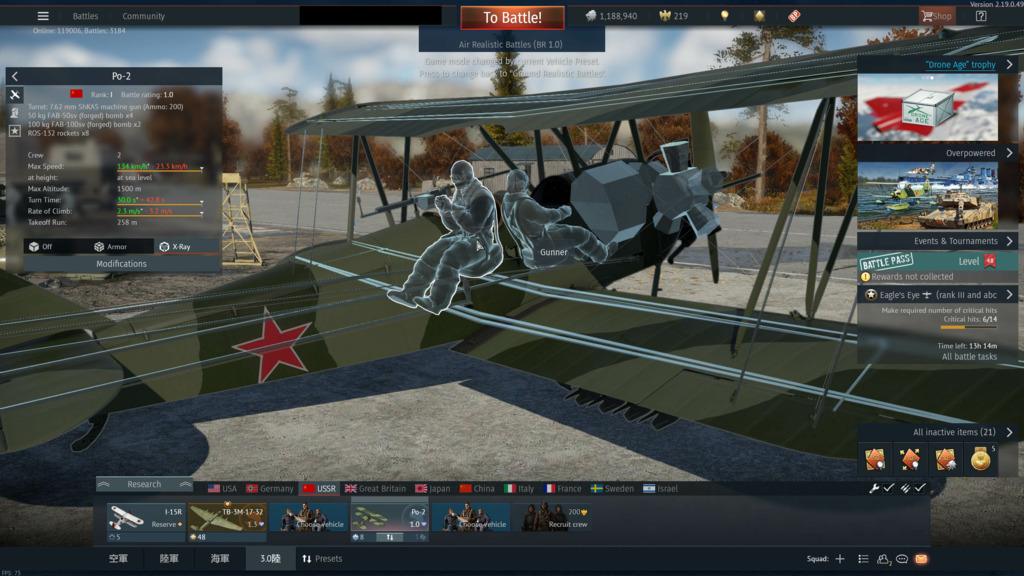This screenshot has height=576, width=1024.
Task: Open the Community menu
Action: coord(143,16)
